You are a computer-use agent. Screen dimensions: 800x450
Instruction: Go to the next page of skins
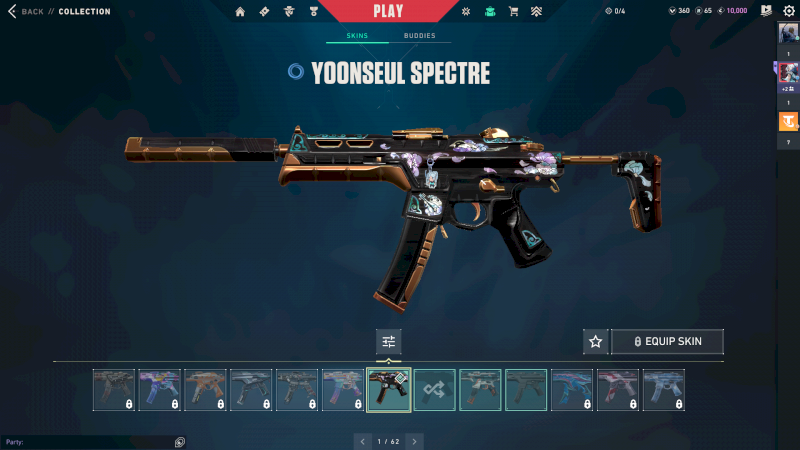click(x=414, y=441)
